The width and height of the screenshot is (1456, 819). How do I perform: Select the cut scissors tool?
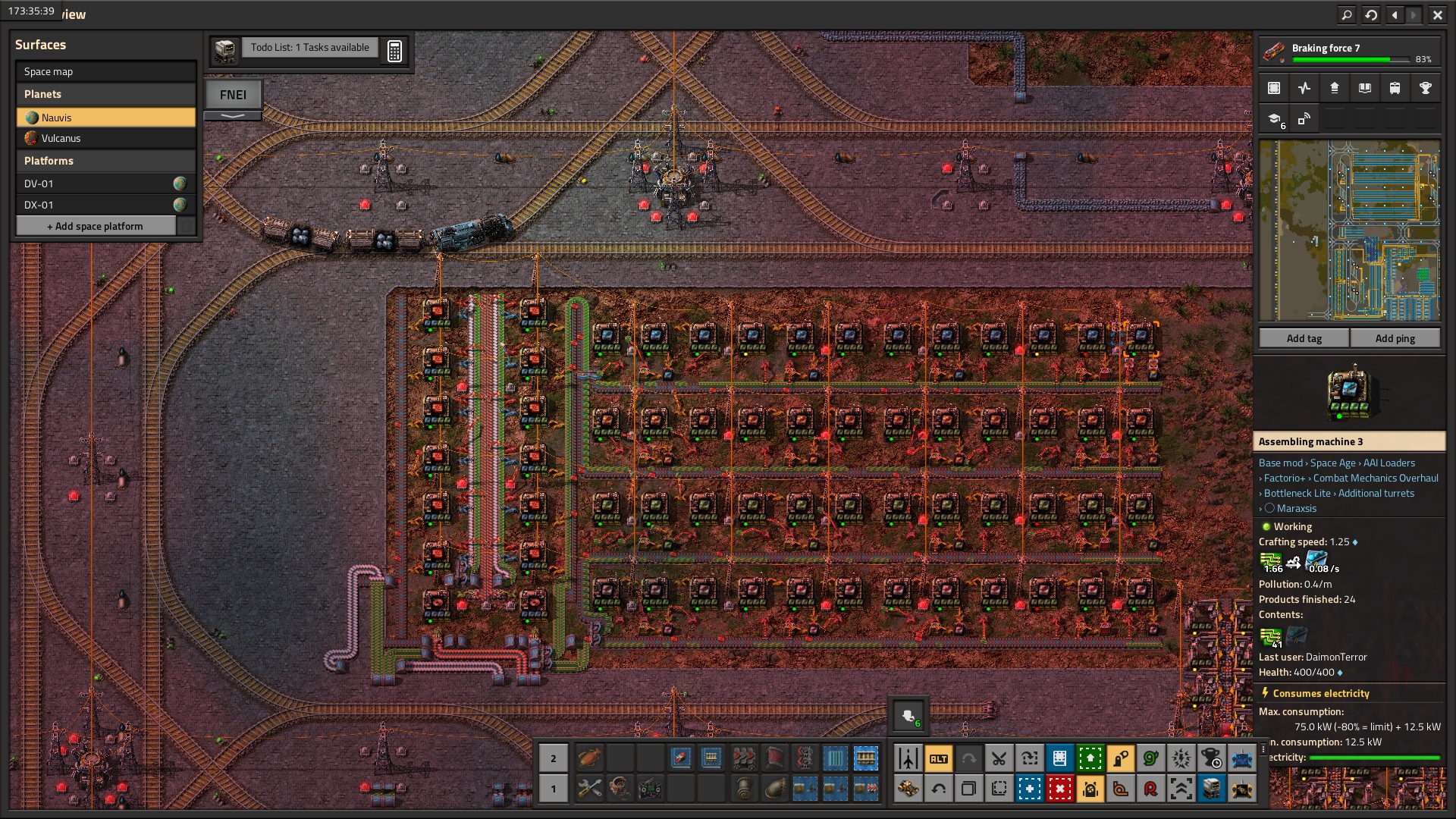pyautogui.click(x=999, y=758)
